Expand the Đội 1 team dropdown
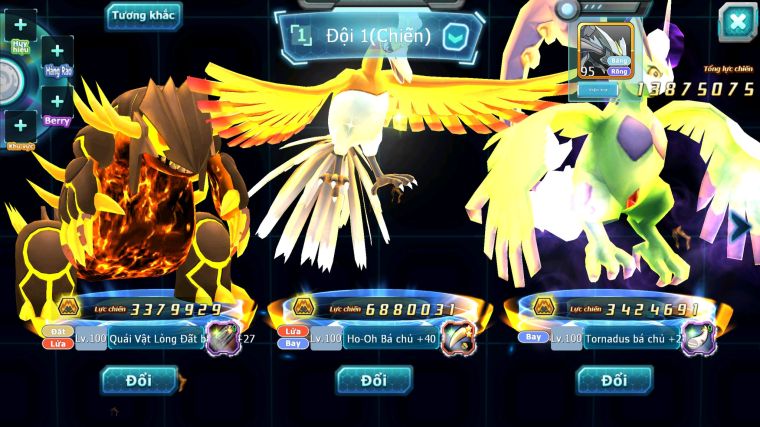This screenshot has width=760, height=427. [x=455, y=37]
